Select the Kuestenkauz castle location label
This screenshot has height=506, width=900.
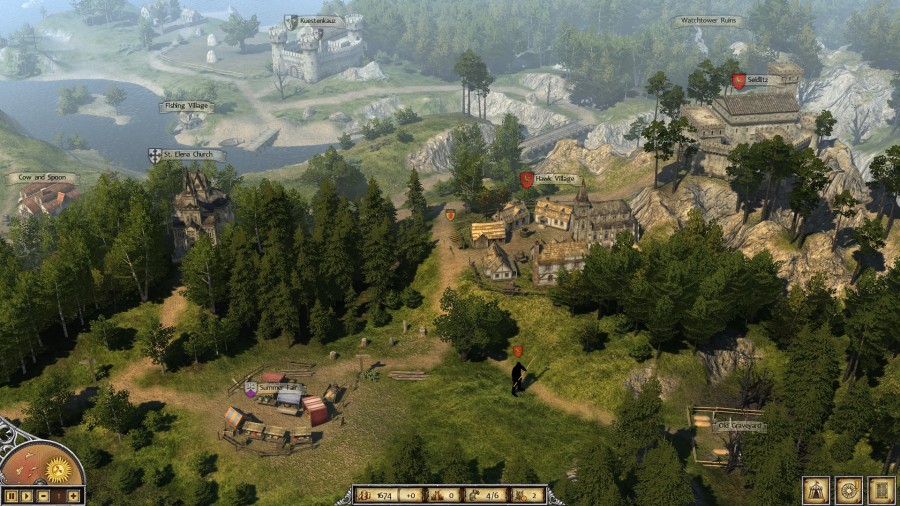(x=320, y=21)
